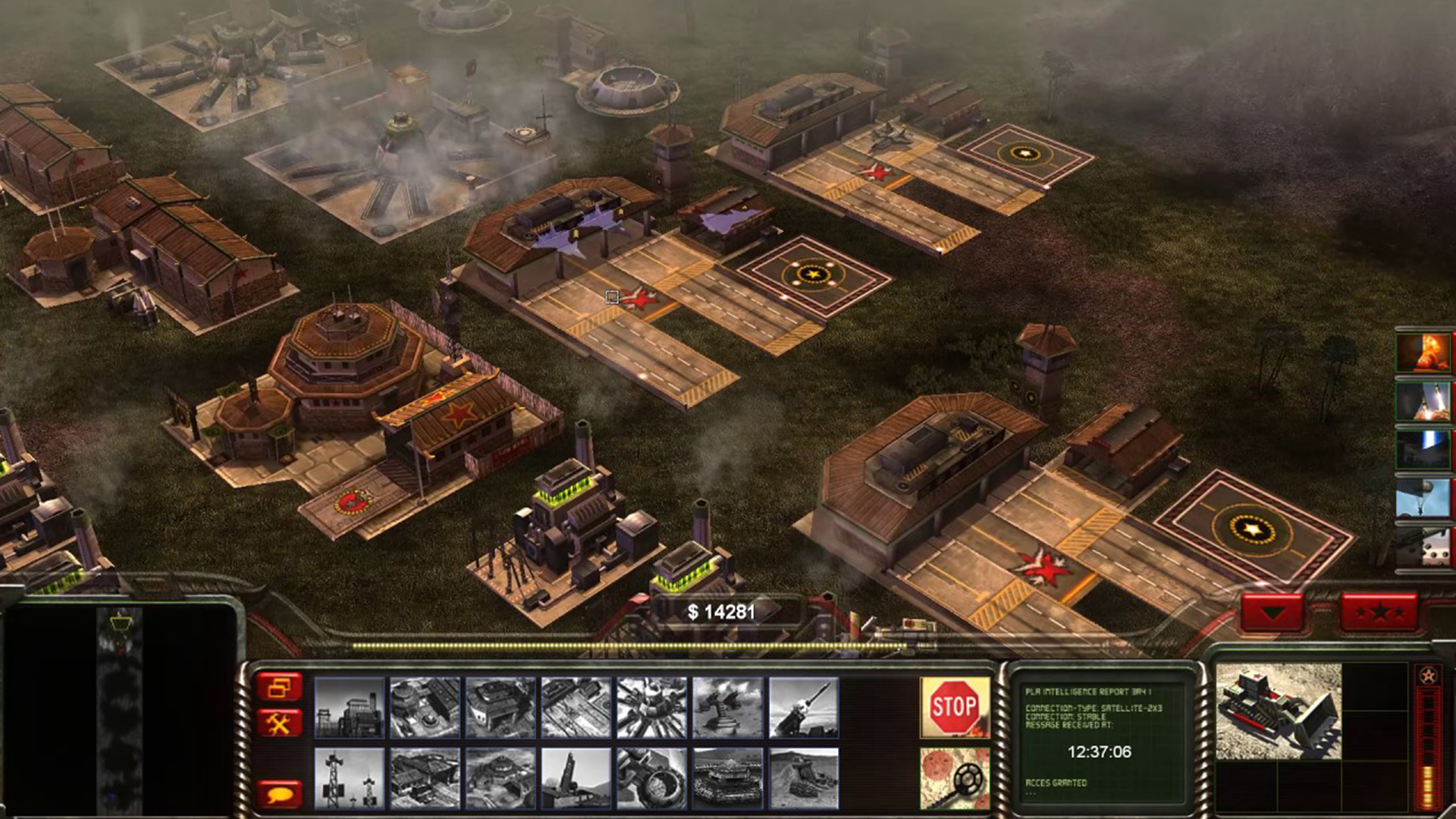Screen dimensions: 1456x819
Task: Open the hammer and wrench button
Action: point(279,723)
